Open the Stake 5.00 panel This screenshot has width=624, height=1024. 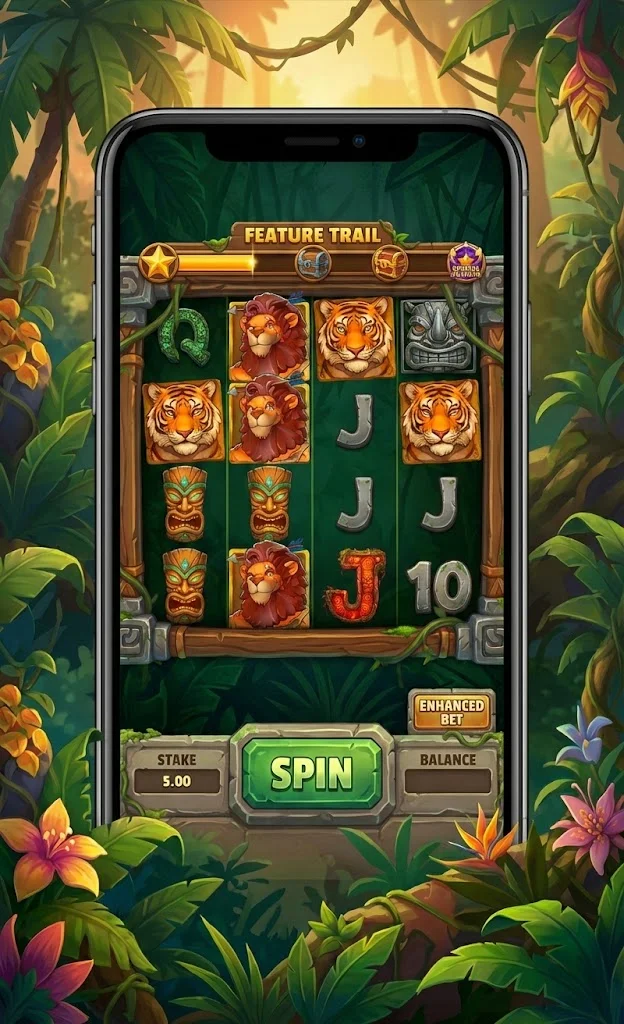pyautogui.click(x=177, y=772)
